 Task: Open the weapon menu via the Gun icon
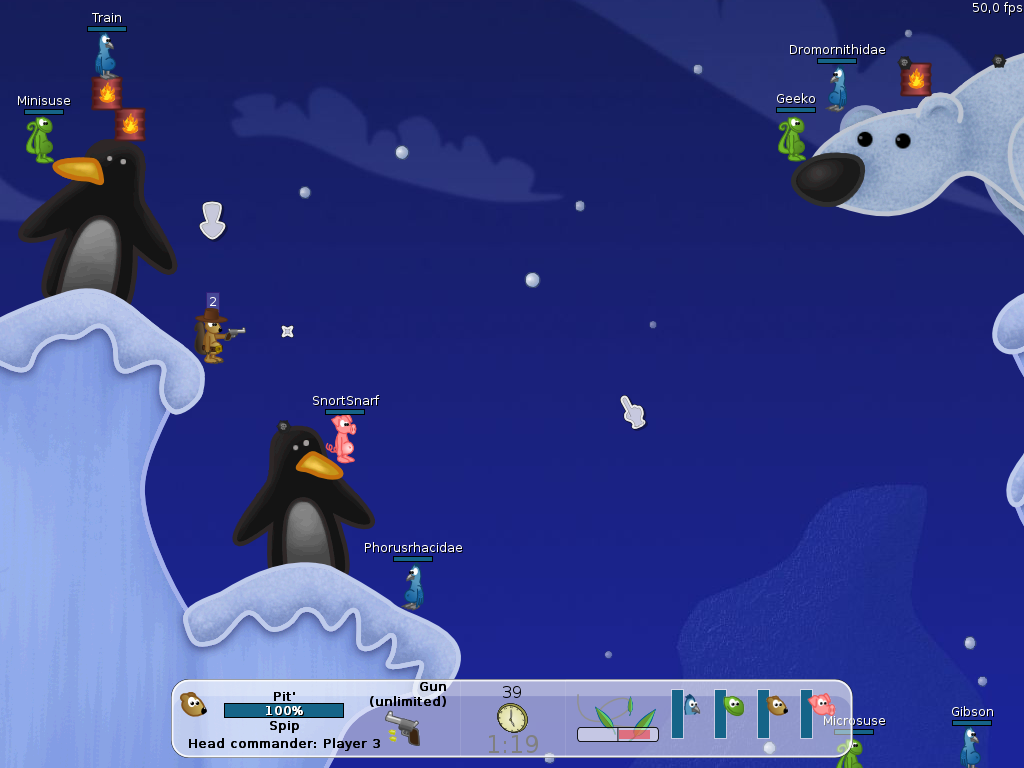(x=403, y=727)
